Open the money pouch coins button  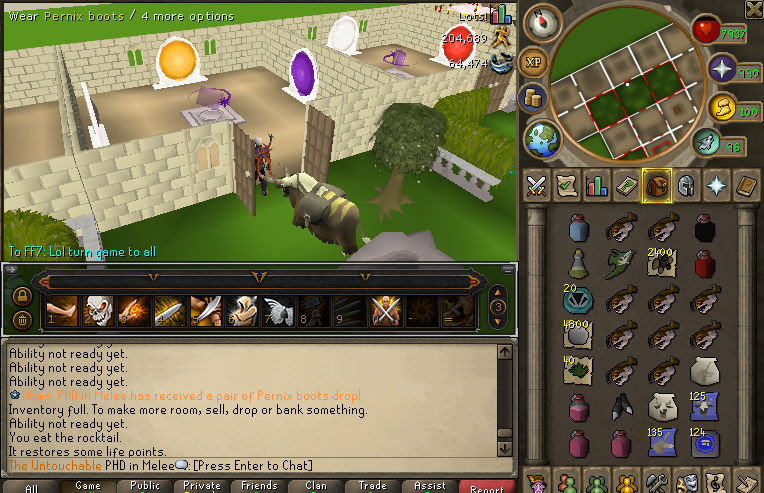coord(533,98)
